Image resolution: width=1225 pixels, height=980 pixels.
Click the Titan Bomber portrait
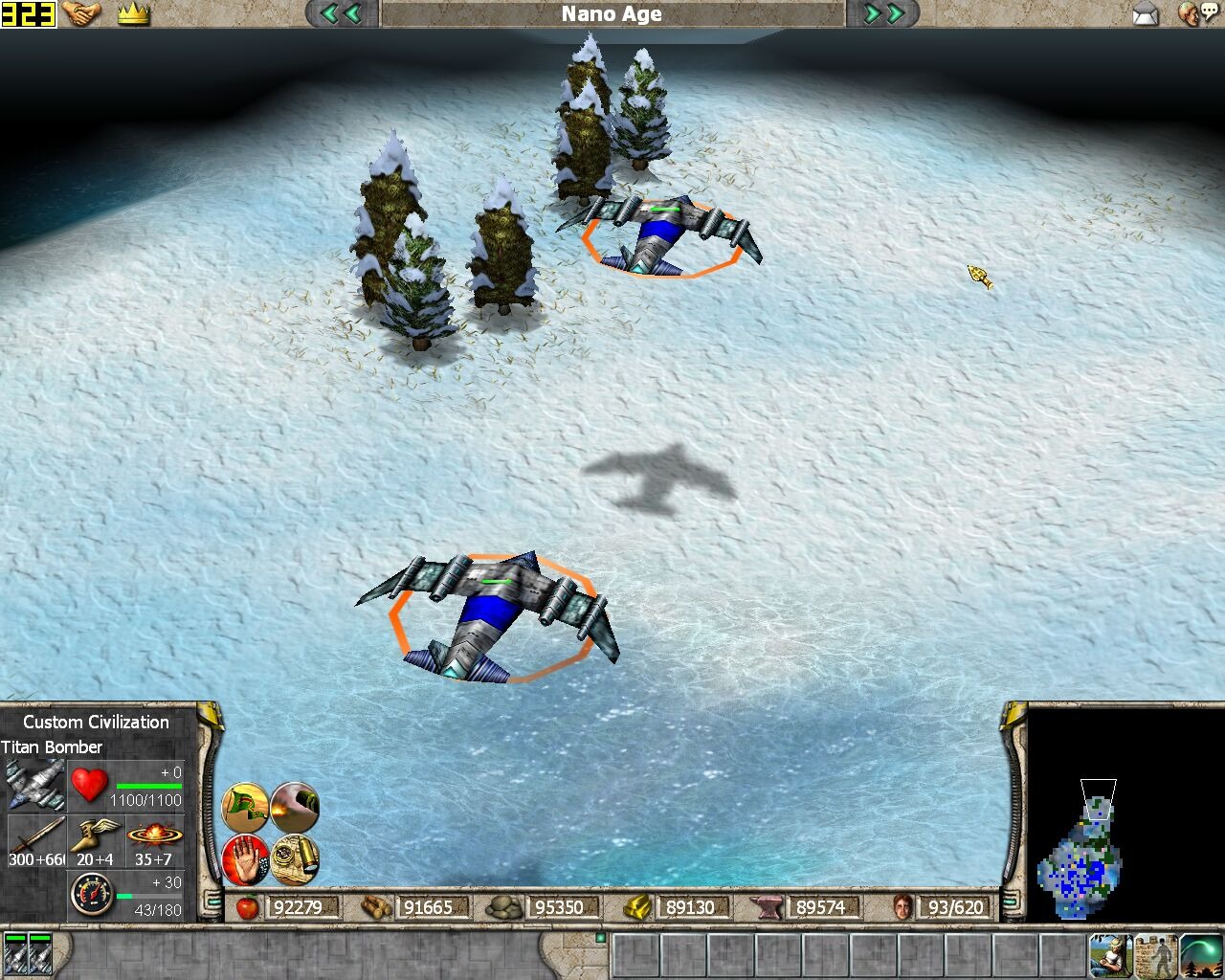pos(34,785)
